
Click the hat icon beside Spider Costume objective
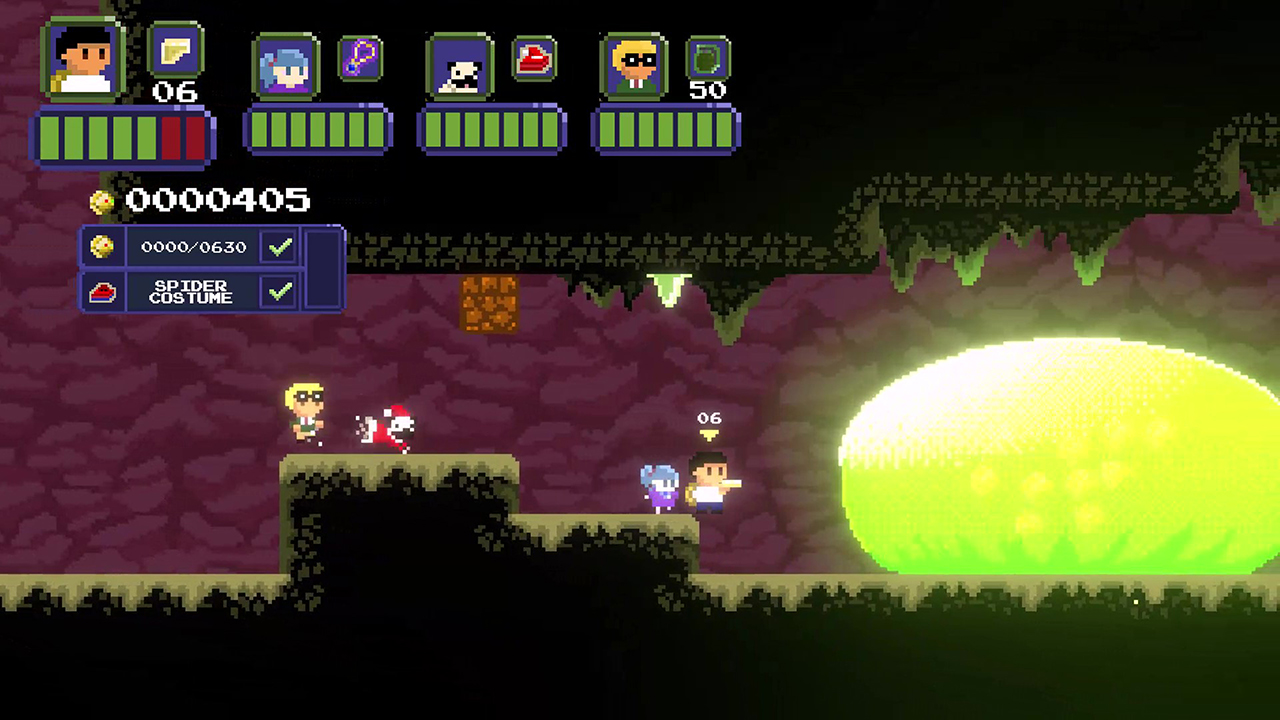click(x=104, y=292)
